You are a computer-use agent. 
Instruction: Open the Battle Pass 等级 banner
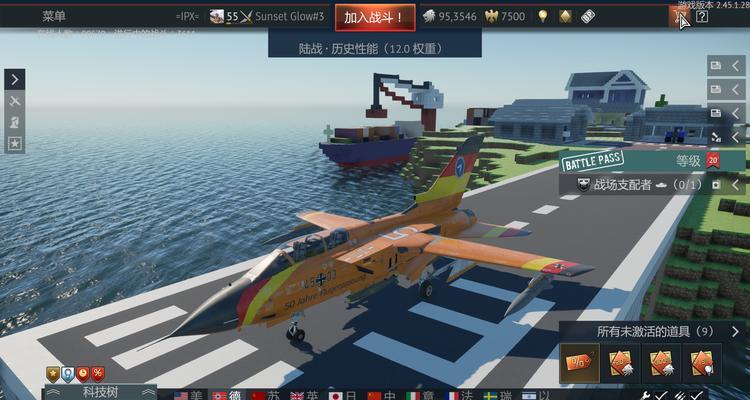[x=650, y=160]
